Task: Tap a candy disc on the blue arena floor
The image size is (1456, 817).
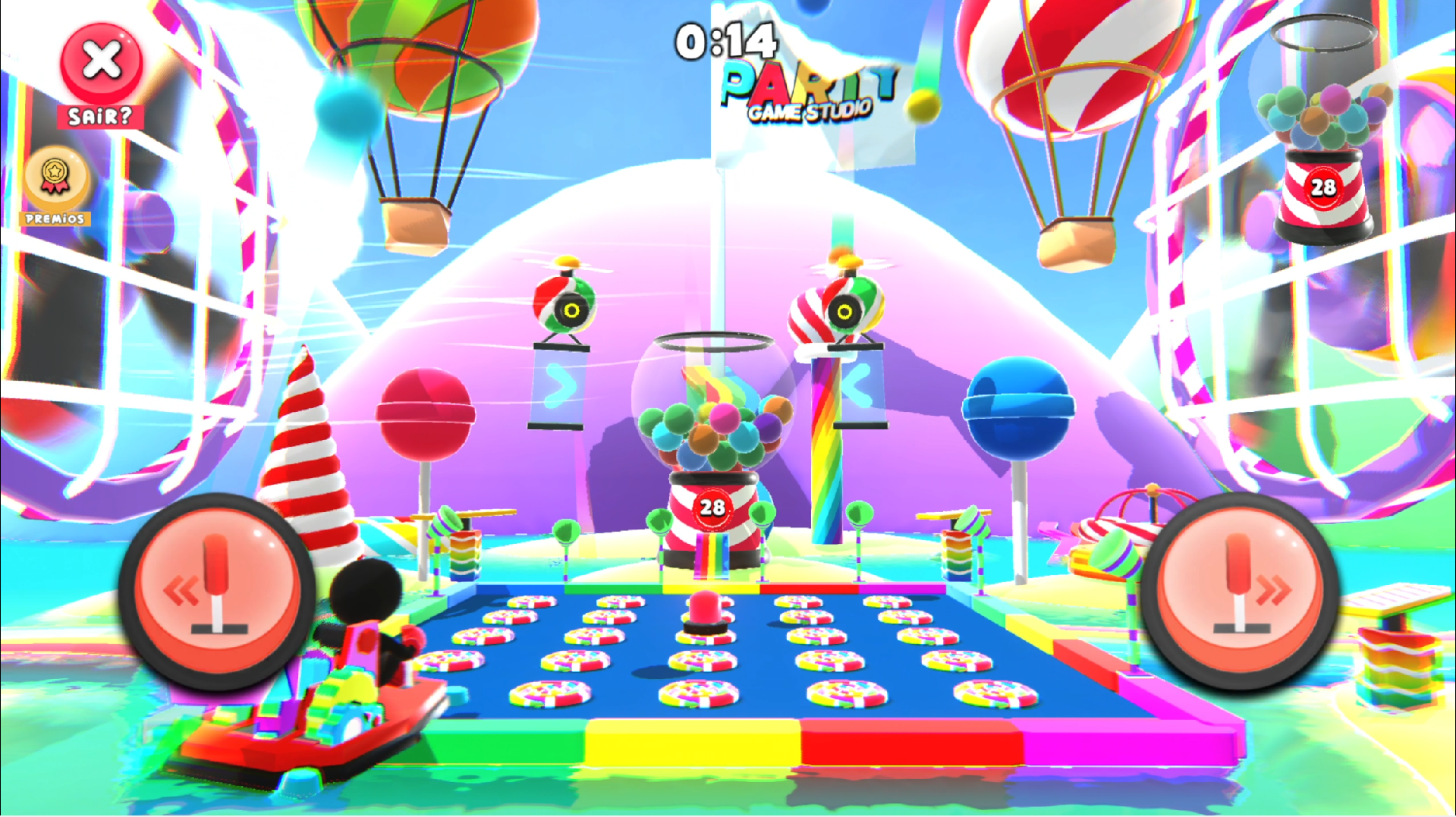Action: click(x=700, y=693)
